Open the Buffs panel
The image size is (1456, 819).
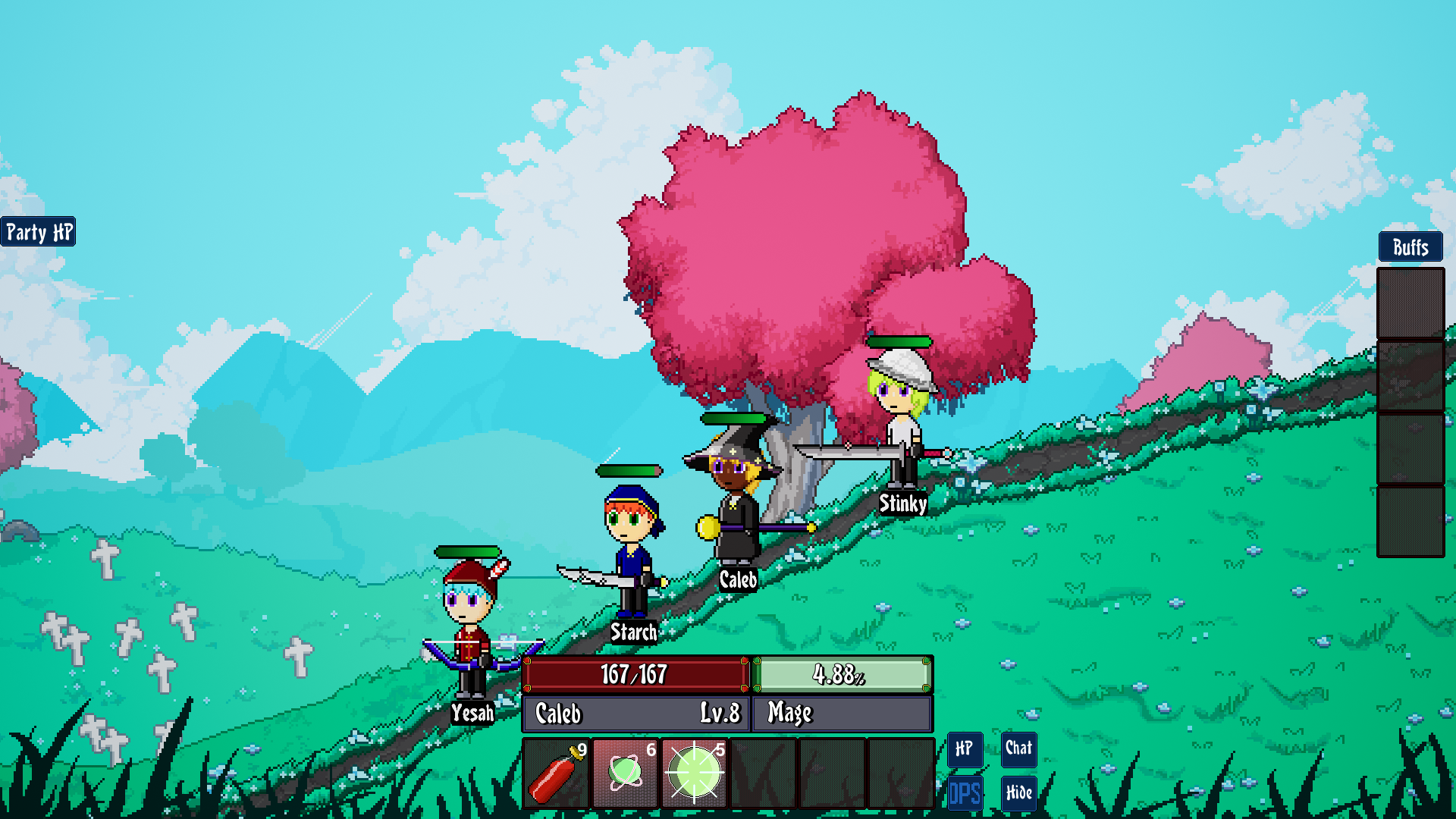[1410, 247]
